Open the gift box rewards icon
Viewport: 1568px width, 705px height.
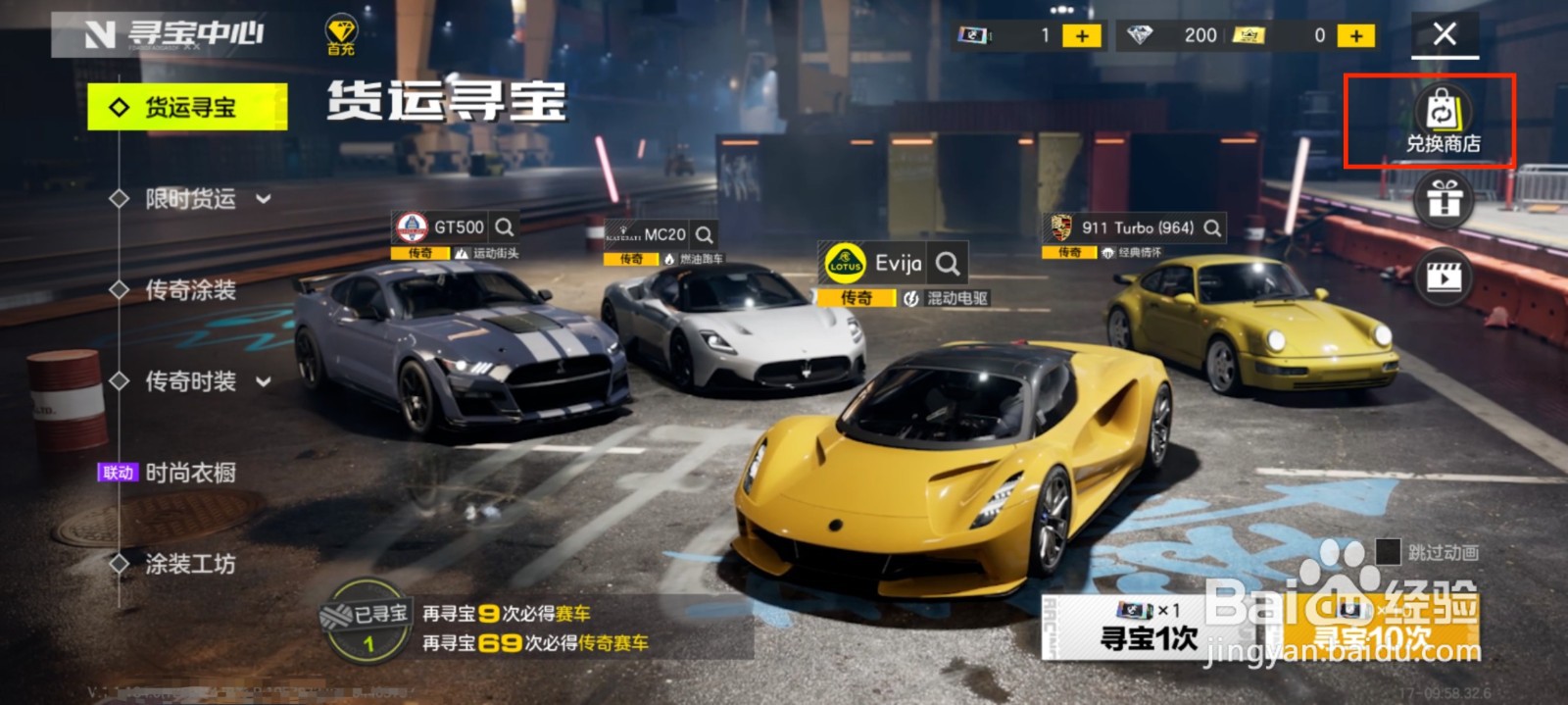coord(1444,199)
